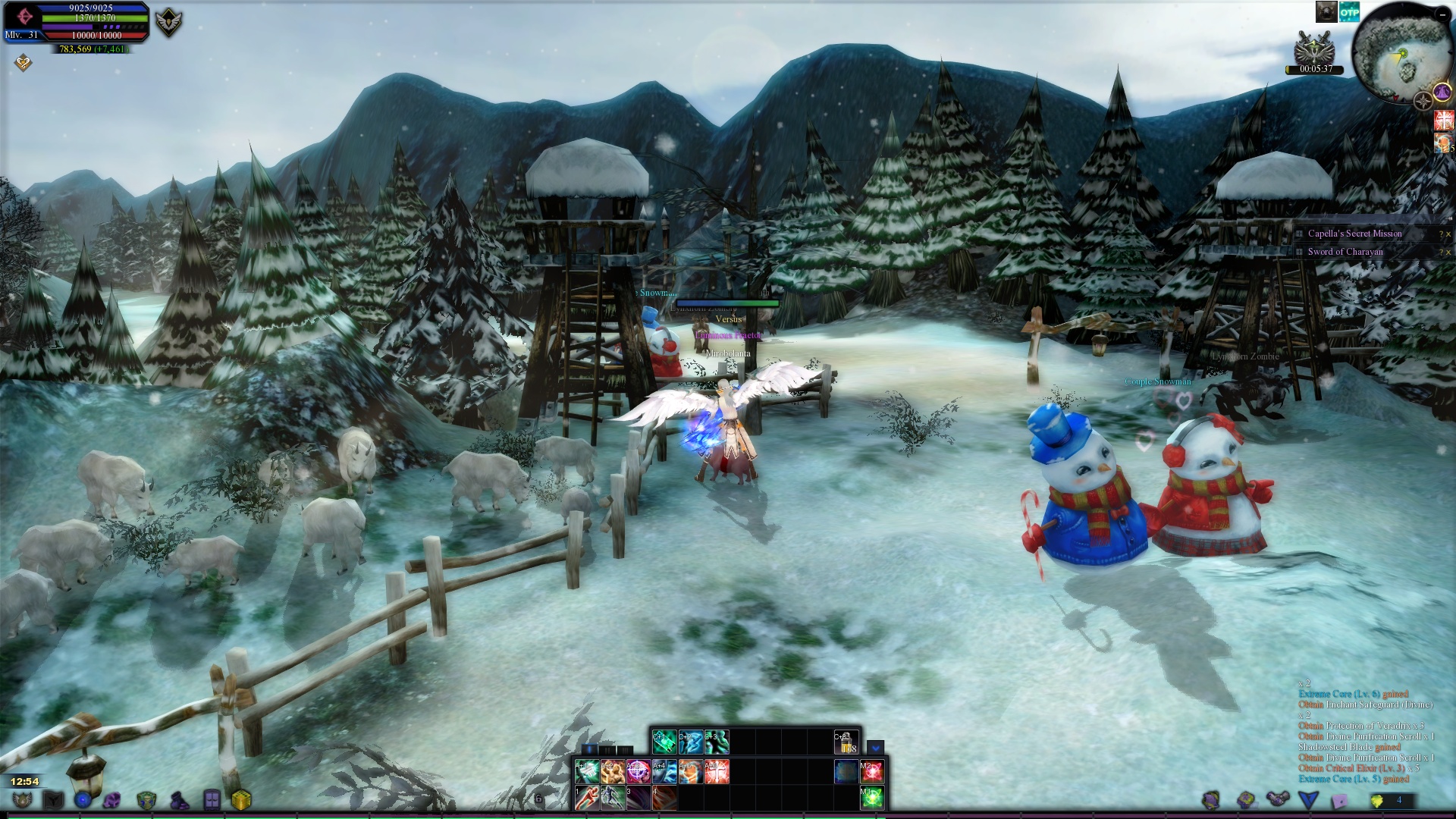The image size is (1456, 819).
Task: Switch to quickslot page II
Action: click(607, 750)
